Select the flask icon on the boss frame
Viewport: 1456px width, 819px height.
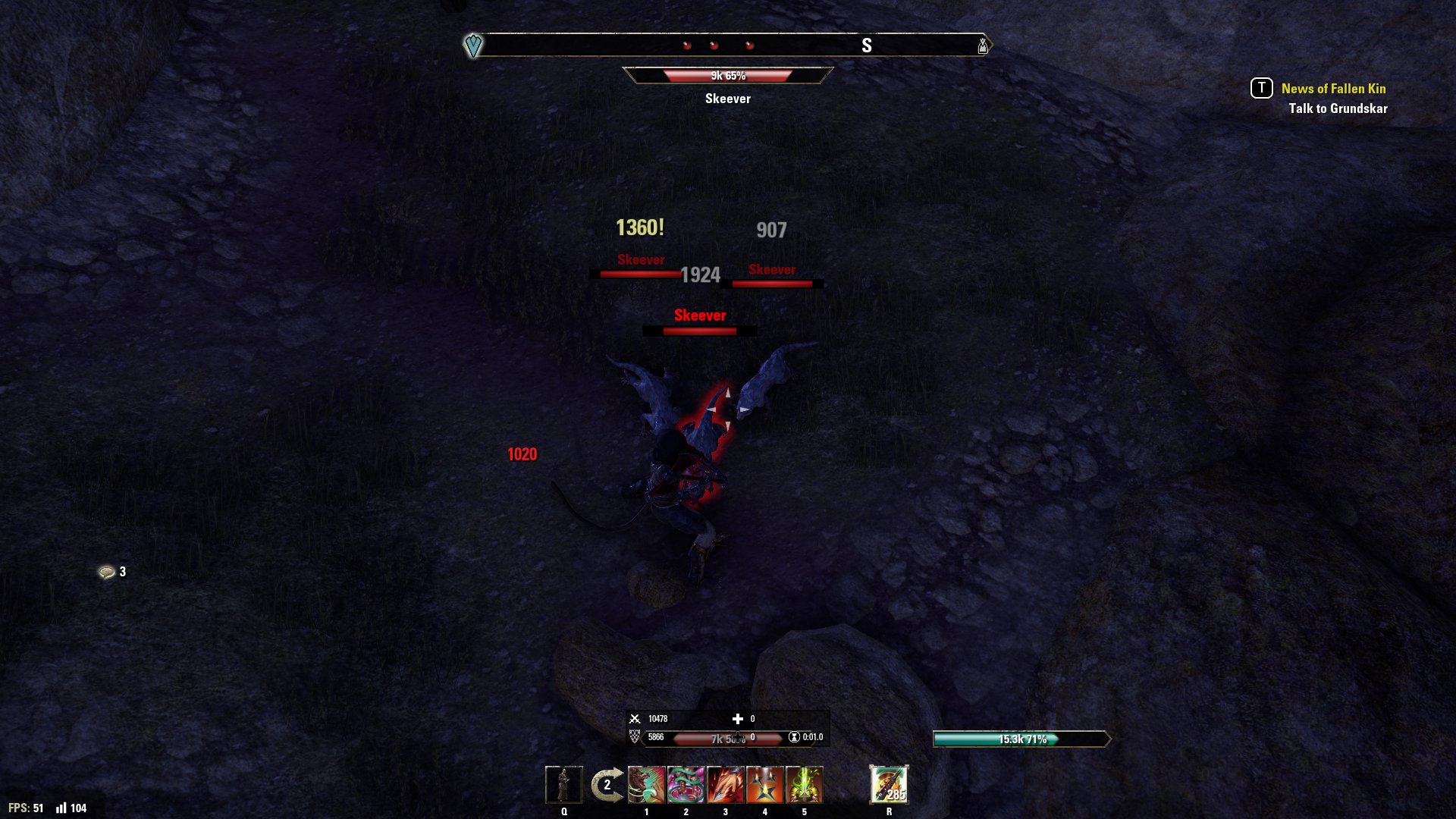point(982,45)
